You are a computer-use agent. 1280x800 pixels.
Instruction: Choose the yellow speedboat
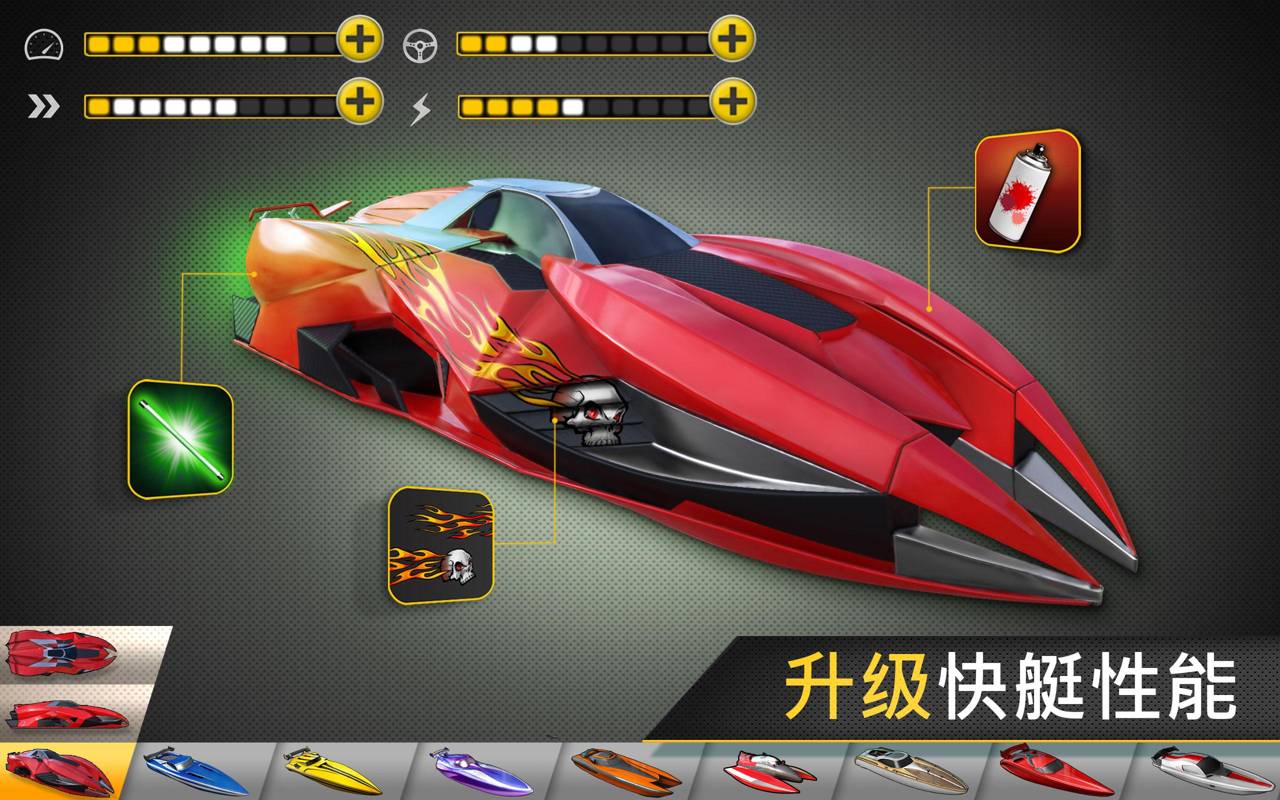(x=332, y=772)
